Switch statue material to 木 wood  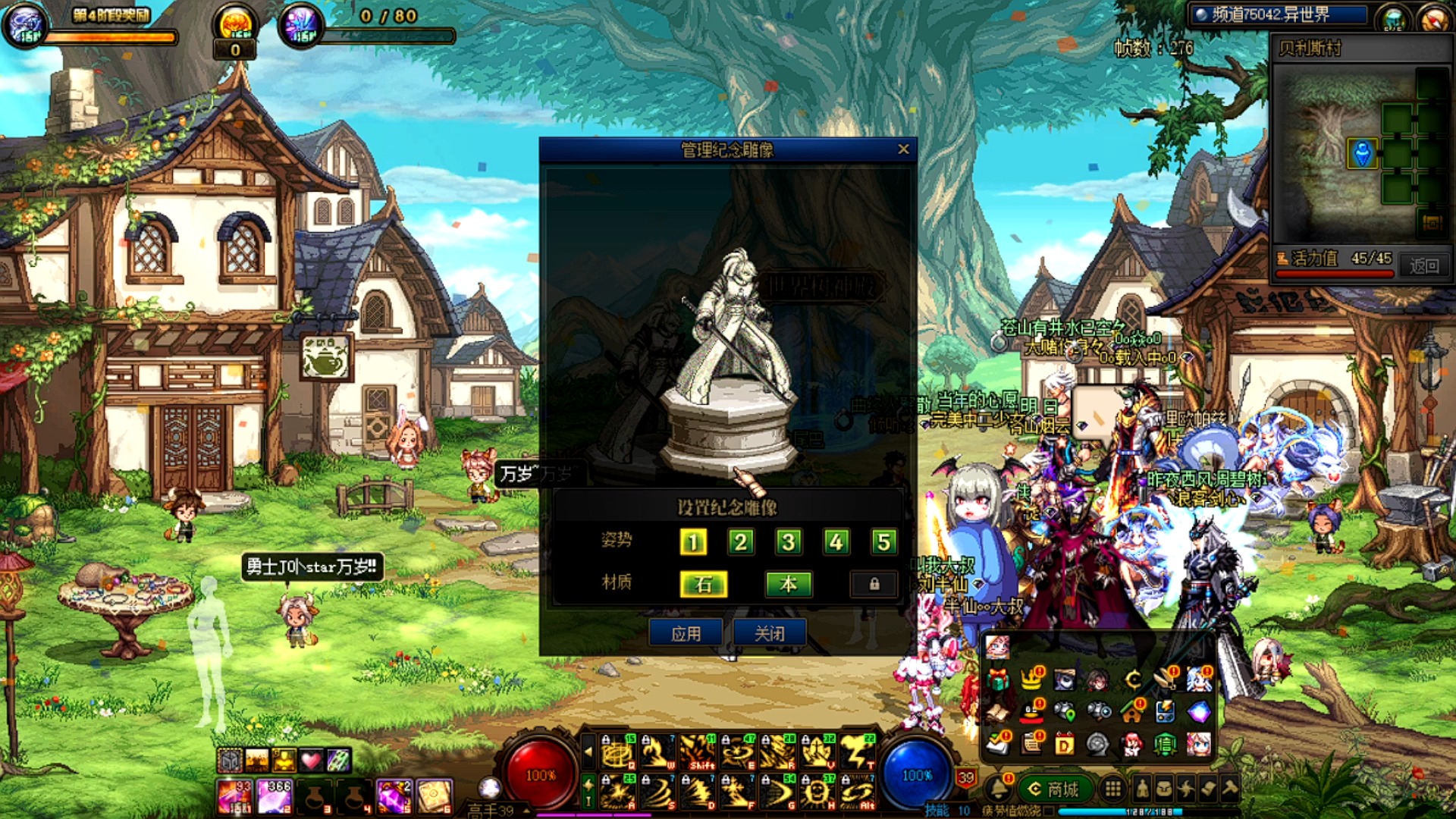tap(789, 584)
